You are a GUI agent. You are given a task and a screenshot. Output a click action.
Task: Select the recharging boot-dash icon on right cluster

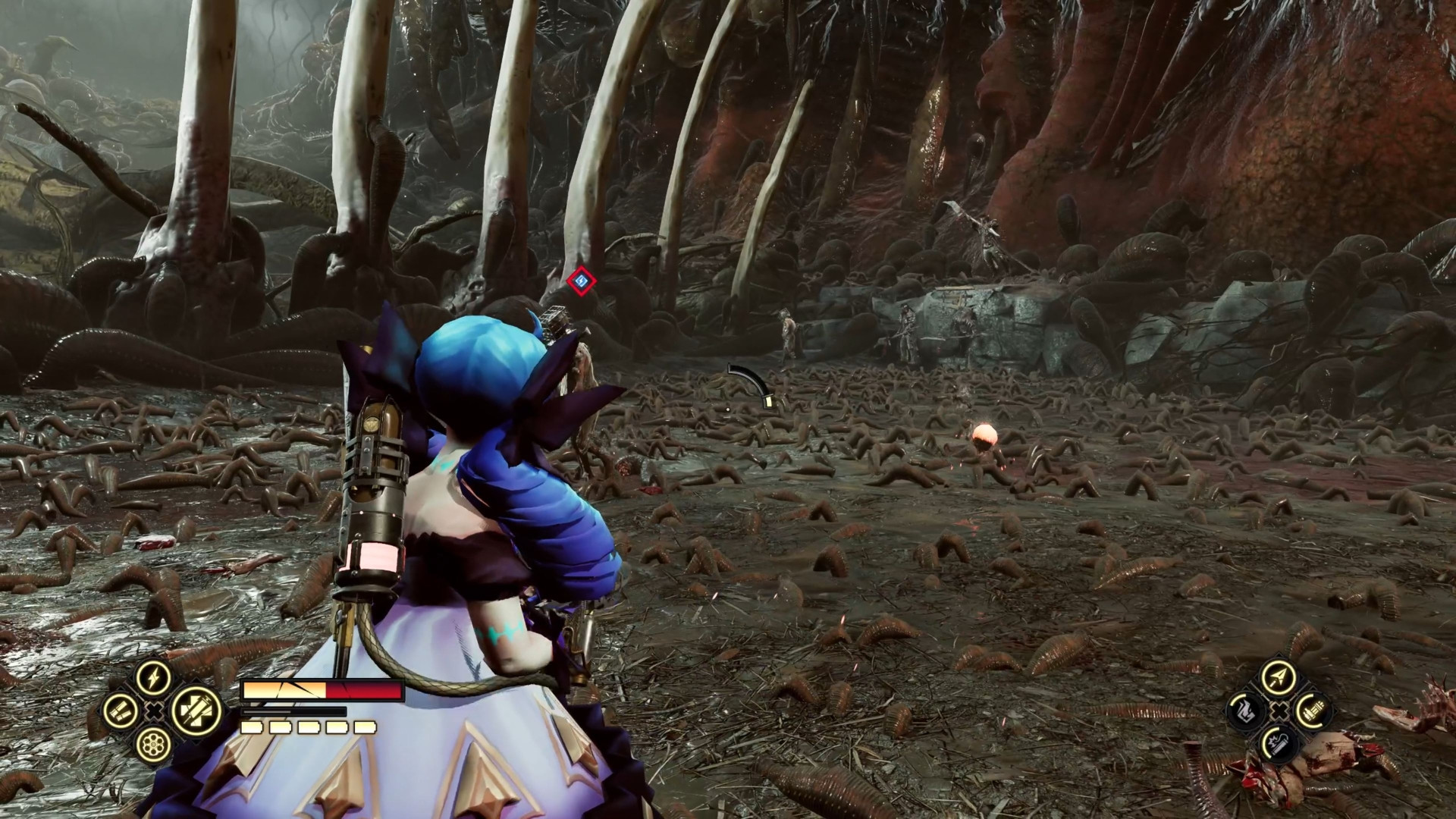(x=1246, y=711)
